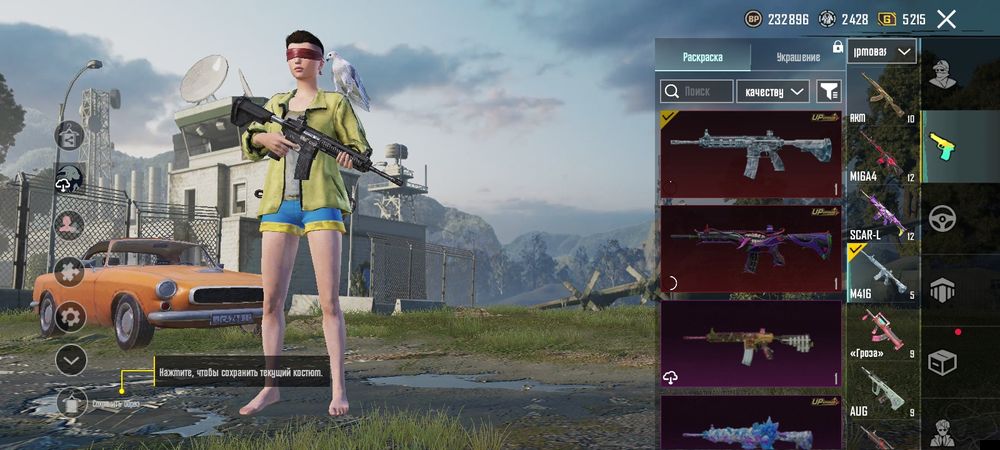This screenshot has height=450, width=1000.
Task: Choose the purple-black M416 skin
Action: [750, 249]
